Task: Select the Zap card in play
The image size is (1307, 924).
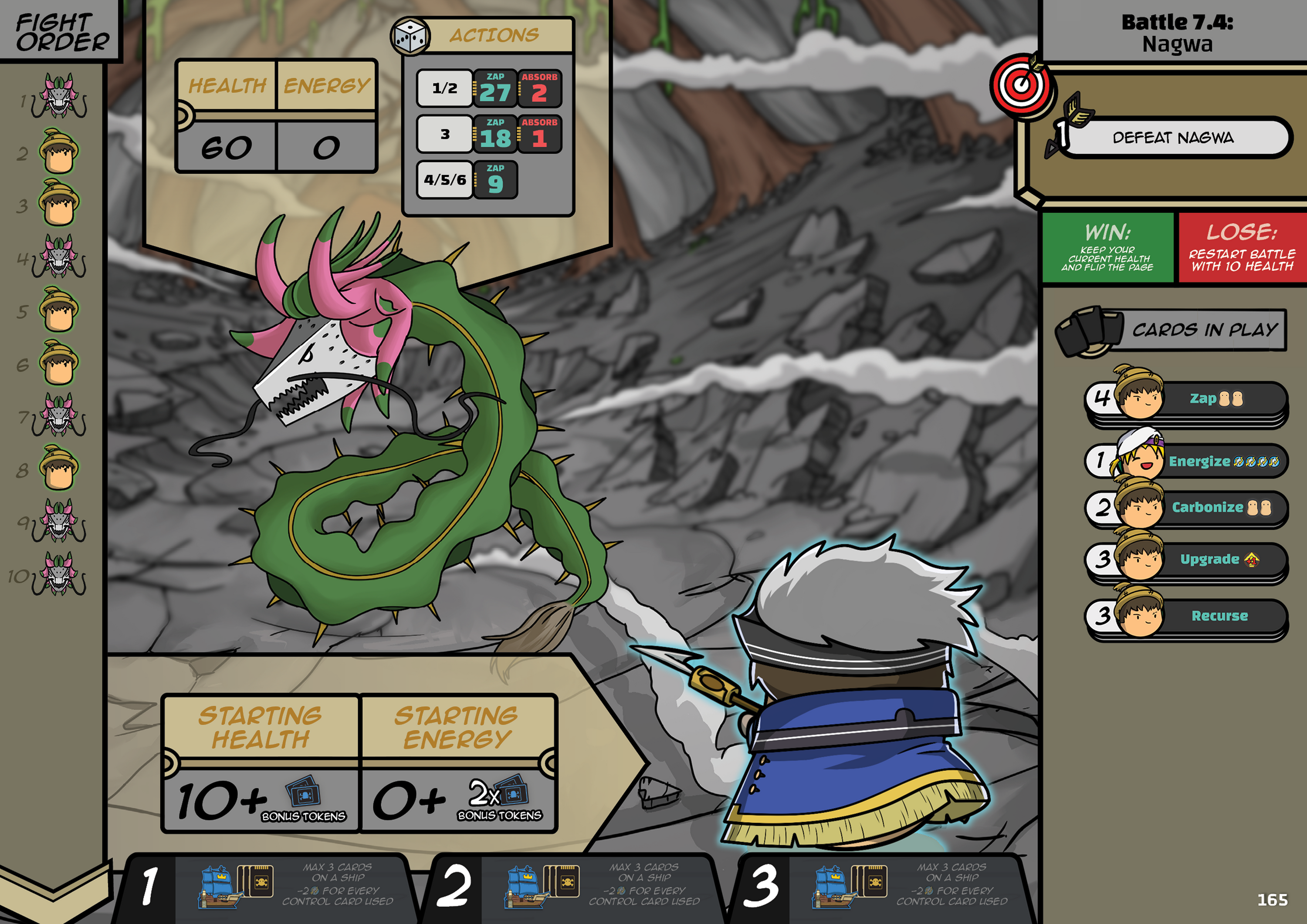Action: pyautogui.click(x=1187, y=399)
